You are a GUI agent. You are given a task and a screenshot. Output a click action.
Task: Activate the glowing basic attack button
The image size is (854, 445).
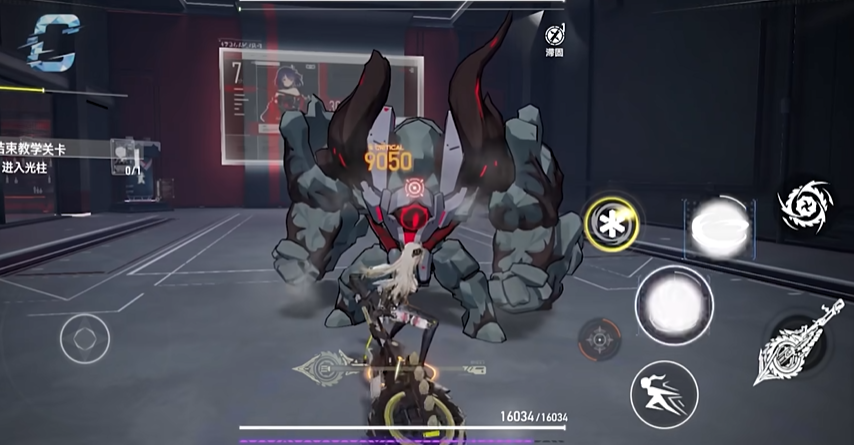[674, 301]
